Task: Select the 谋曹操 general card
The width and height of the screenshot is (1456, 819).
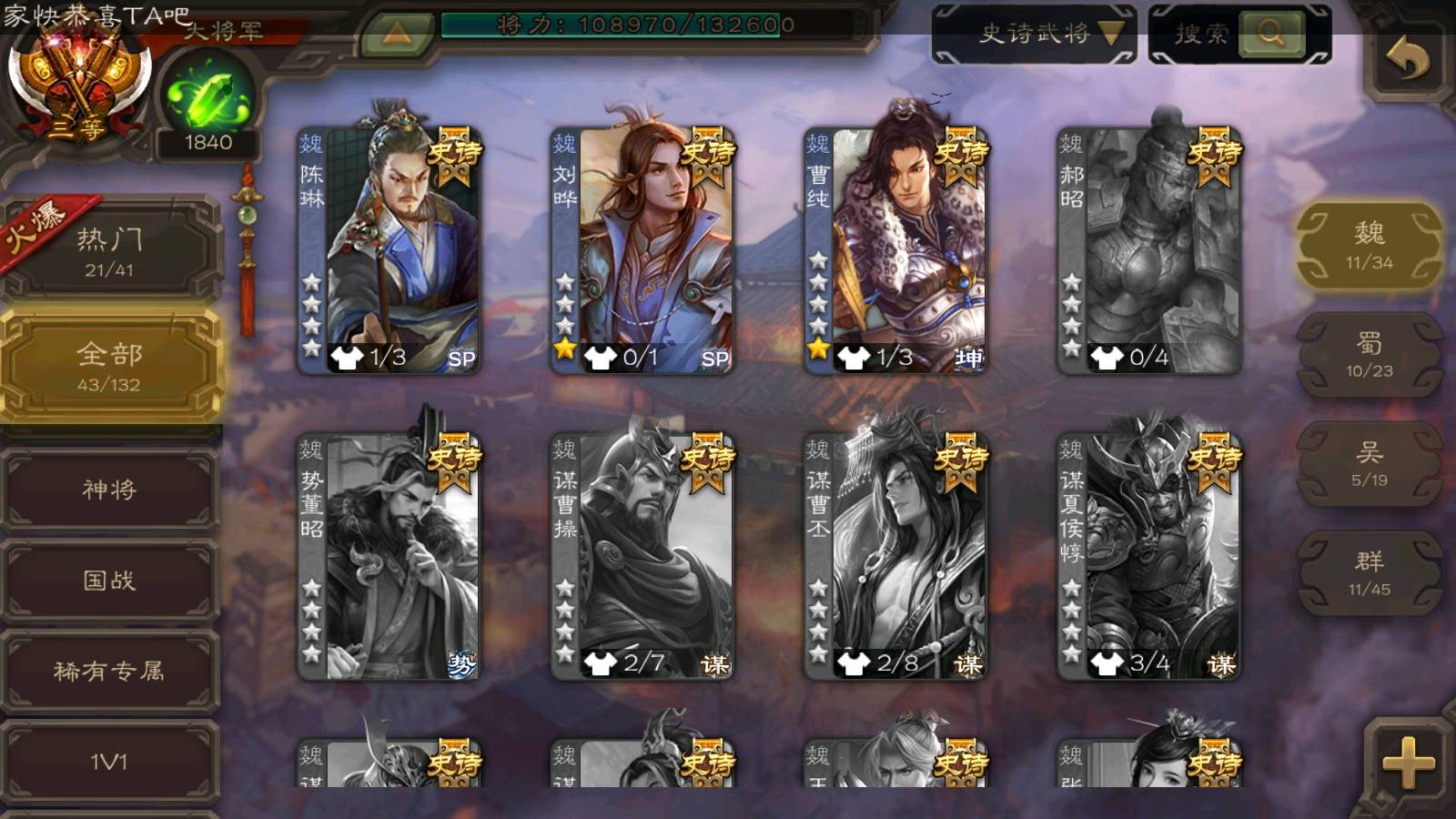Action: (642, 557)
